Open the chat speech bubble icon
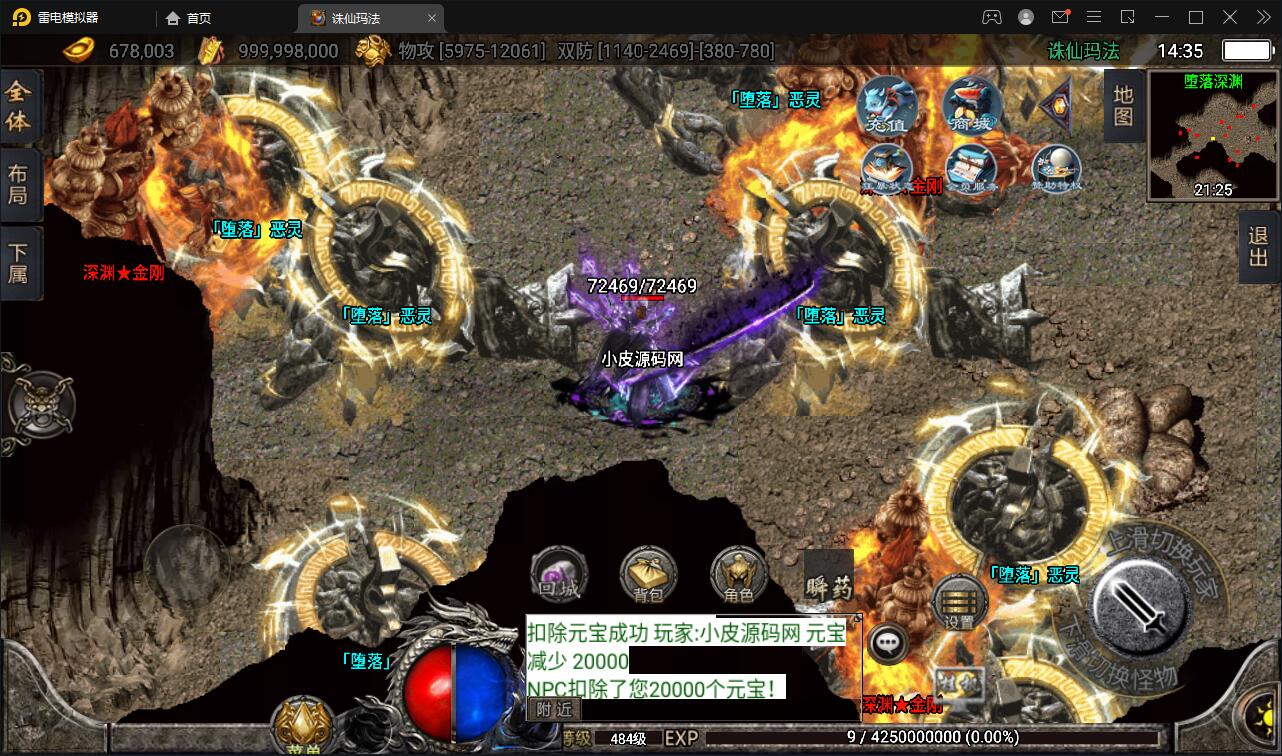This screenshot has width=1282, height=756. coord(887,643)
